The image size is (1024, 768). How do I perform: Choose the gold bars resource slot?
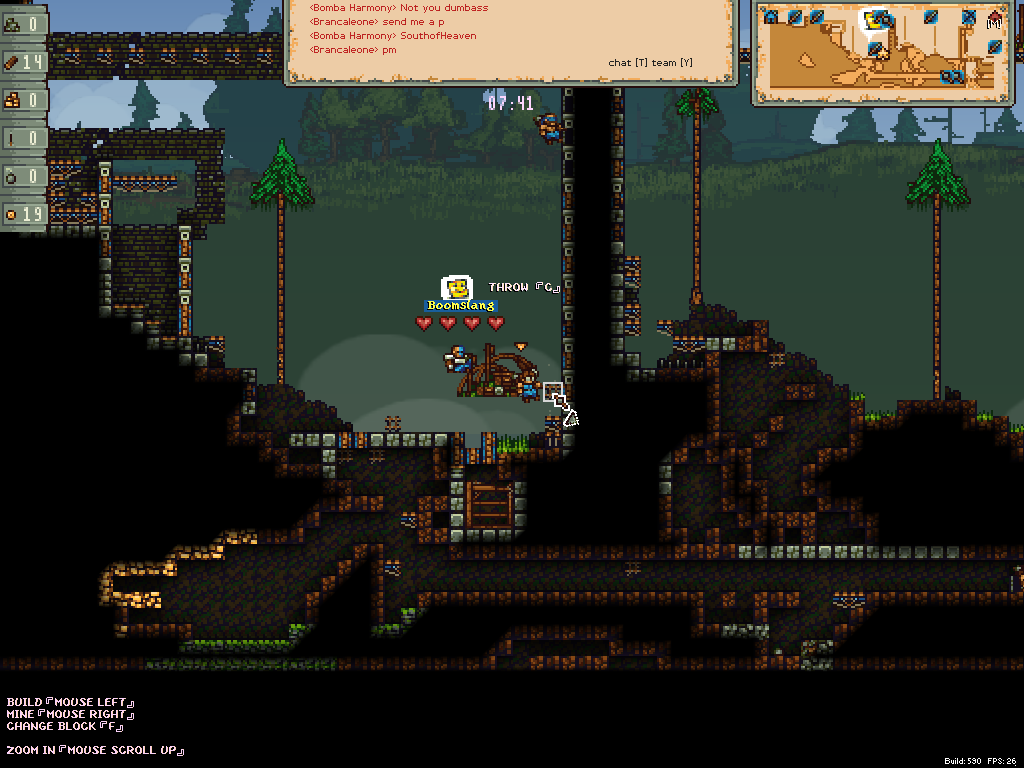(23, 100)
